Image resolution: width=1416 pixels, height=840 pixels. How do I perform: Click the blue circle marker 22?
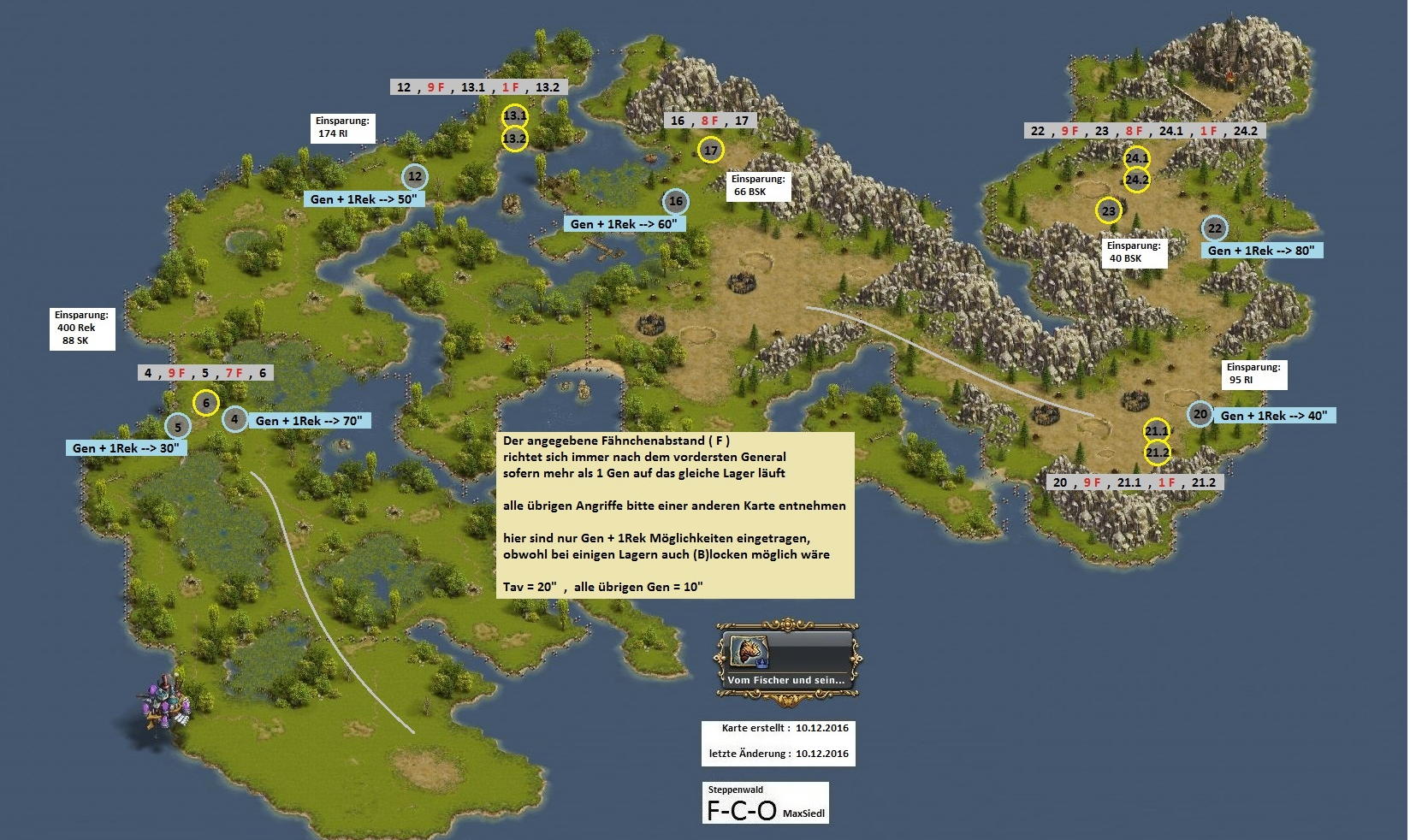click(1215, 228)
